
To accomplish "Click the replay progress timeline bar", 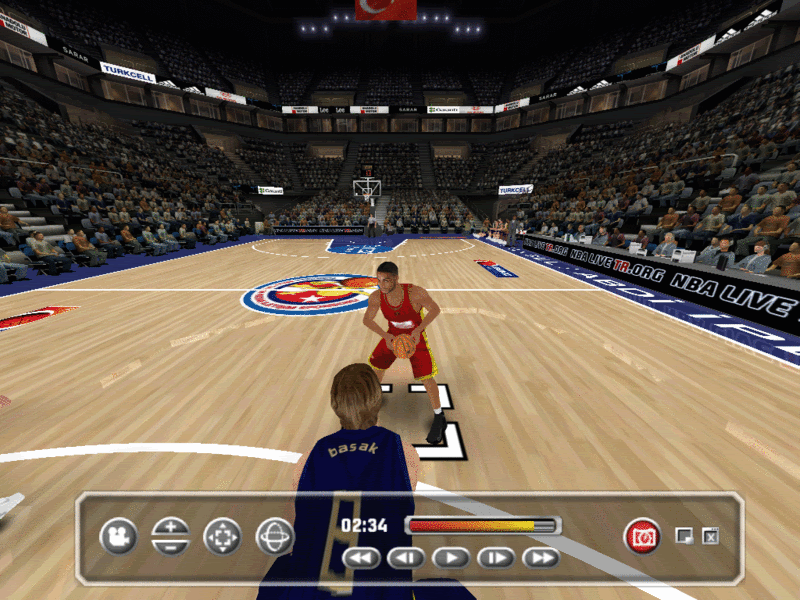I will pyautogui.click(x=483, y=525).
